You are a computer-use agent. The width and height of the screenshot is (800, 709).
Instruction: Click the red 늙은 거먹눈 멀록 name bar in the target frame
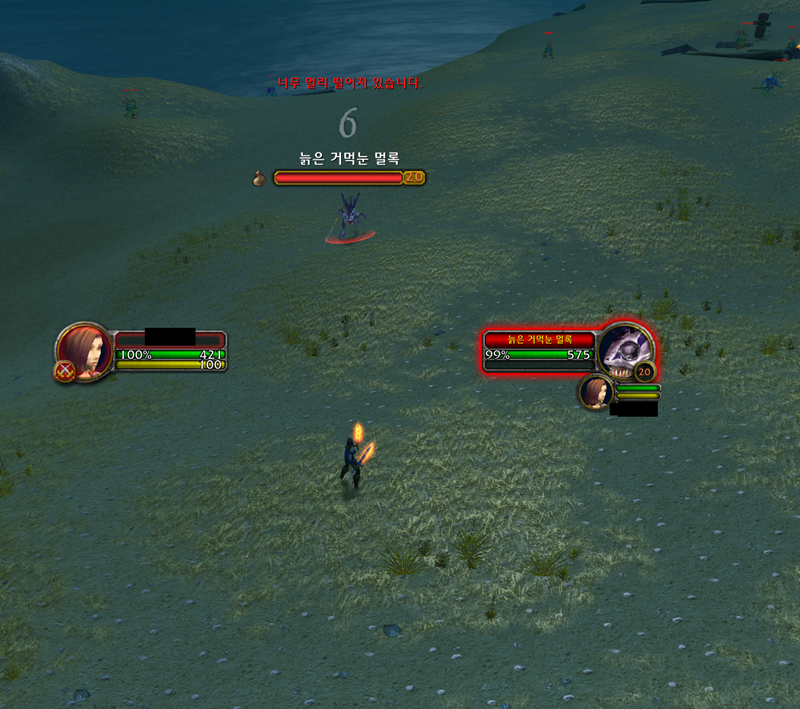coord(539,339)
